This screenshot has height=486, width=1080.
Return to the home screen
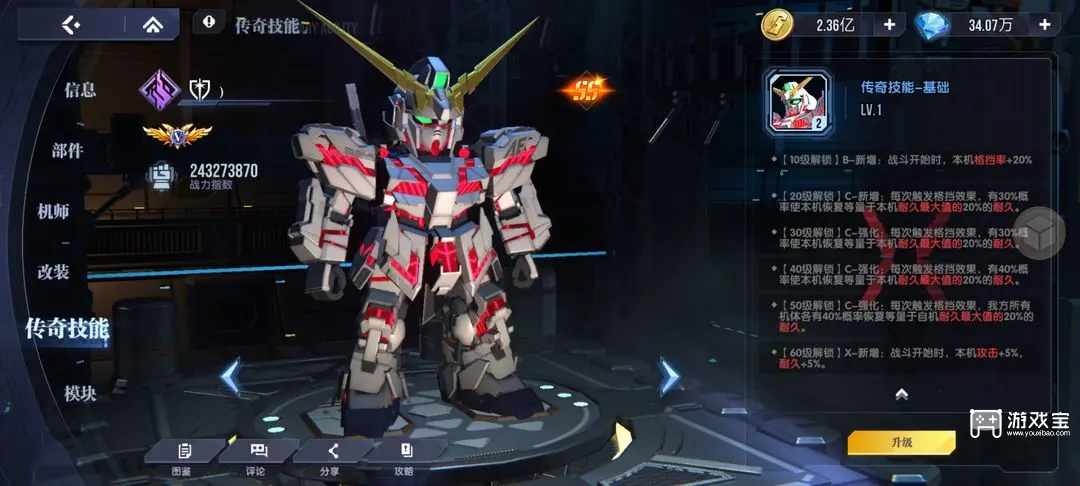pyautogui.click(x=152, y=24)
